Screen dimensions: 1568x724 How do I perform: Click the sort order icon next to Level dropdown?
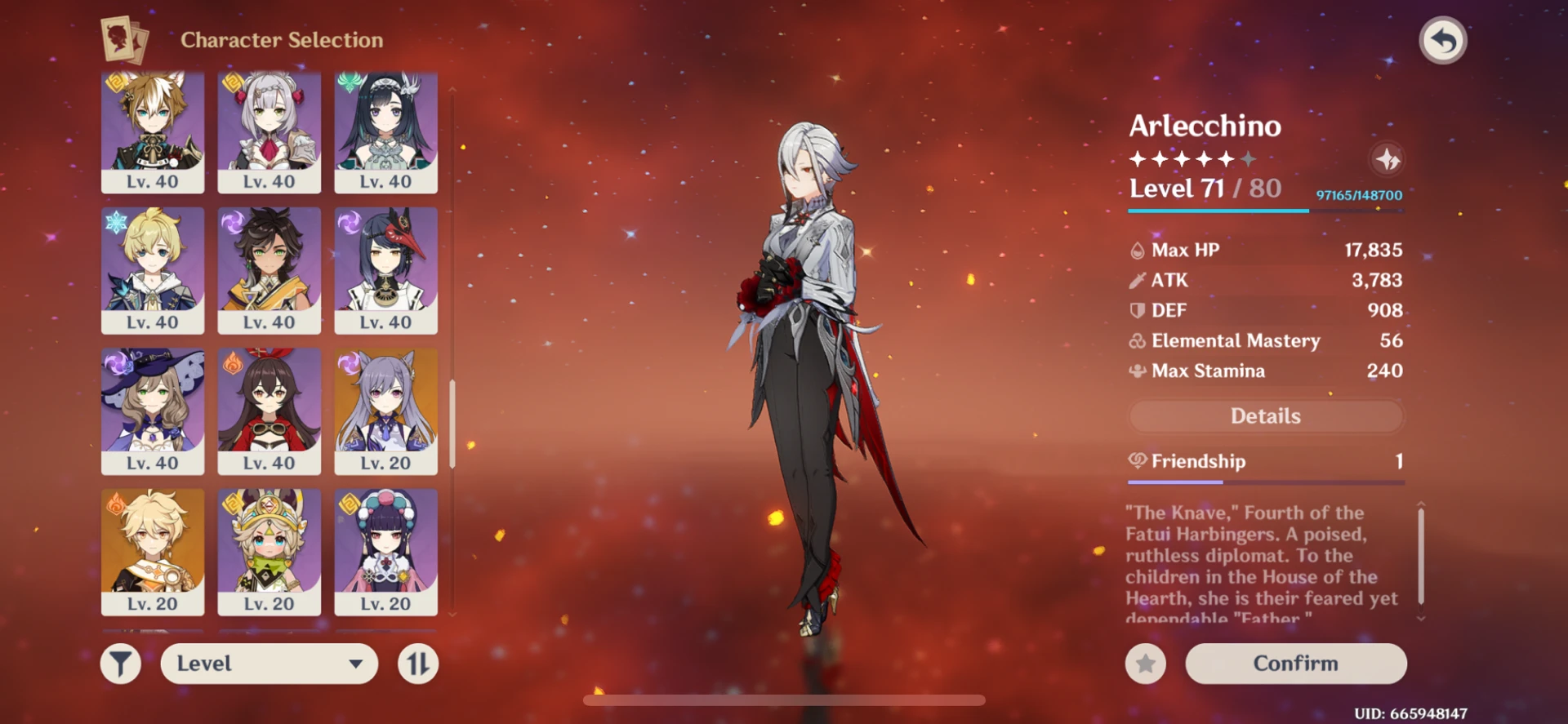tap(420, 663)
